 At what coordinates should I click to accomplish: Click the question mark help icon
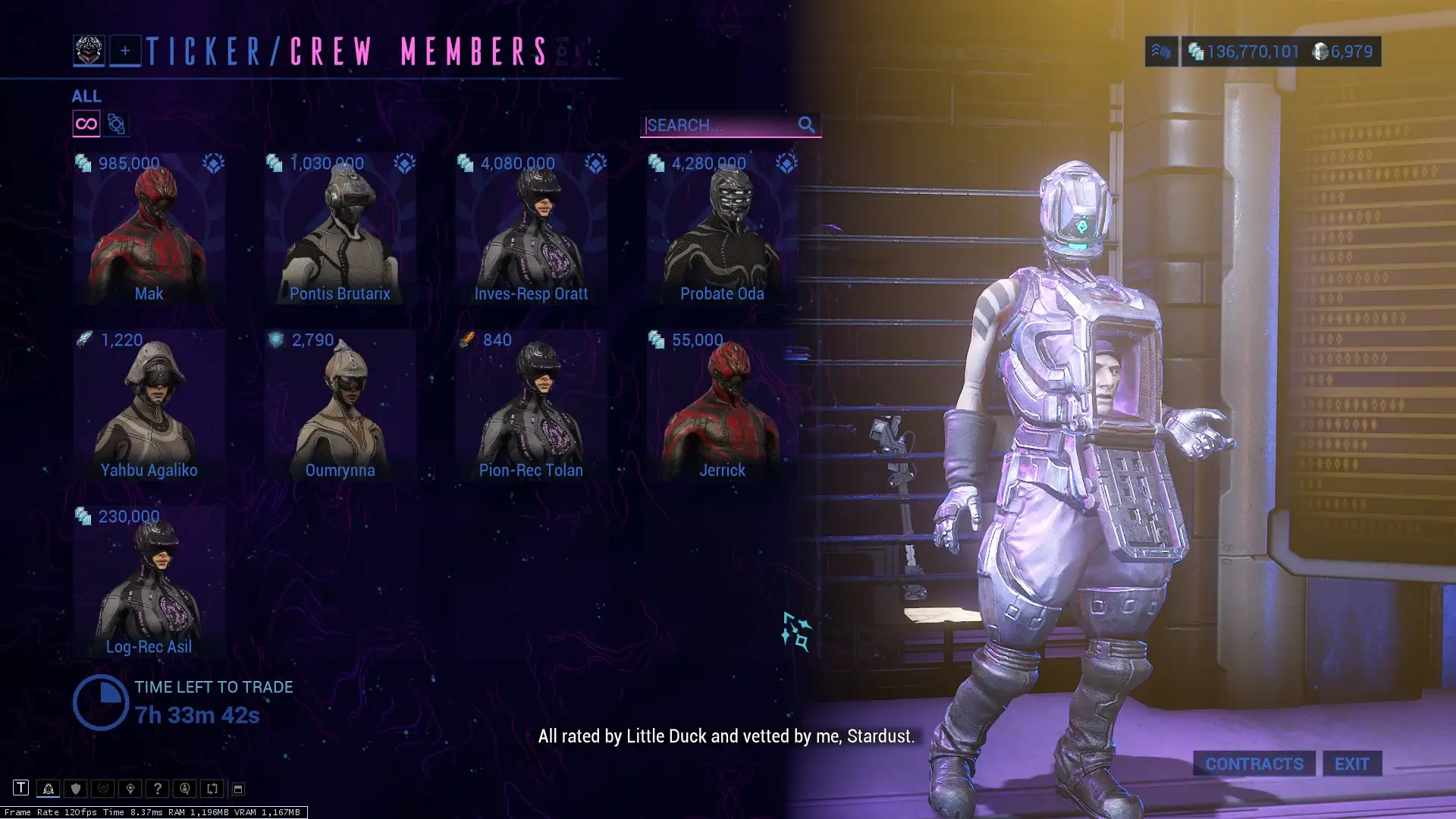pos(157,789)
